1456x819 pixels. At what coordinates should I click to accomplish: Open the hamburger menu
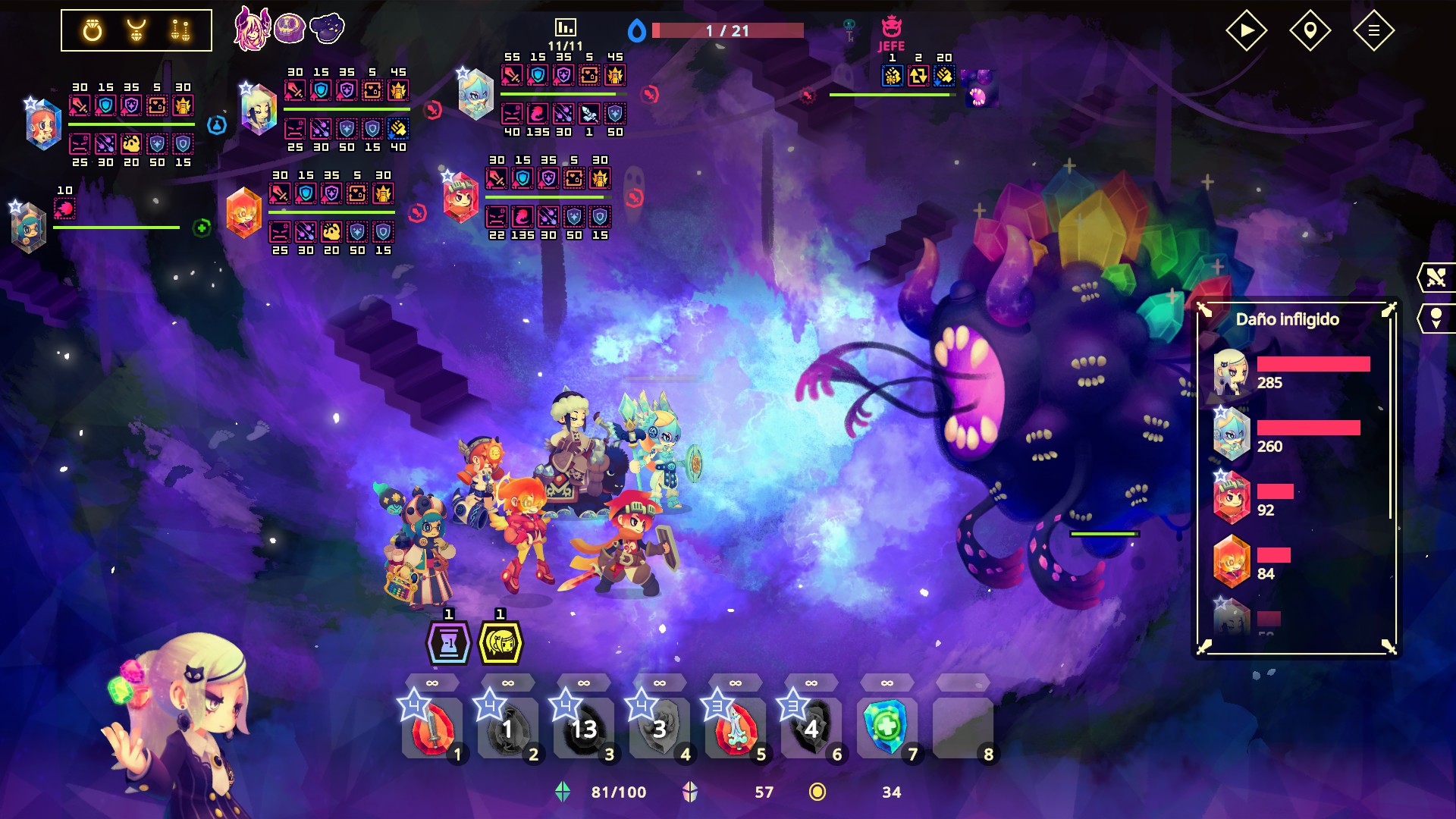(1373, 31)
